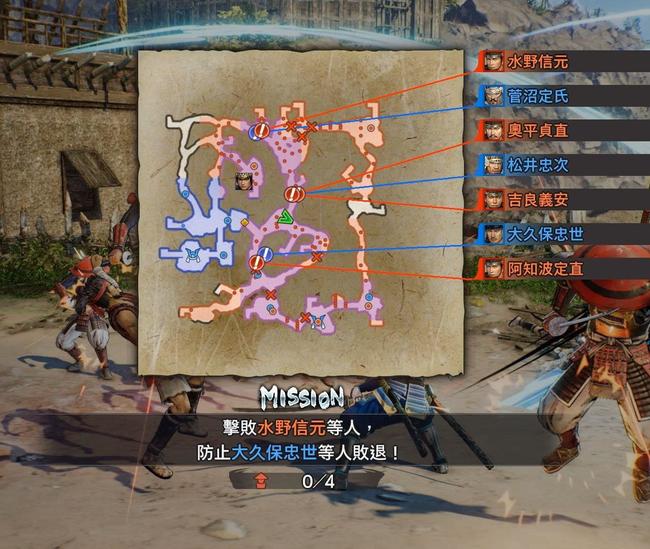Click the mission objective text panel
Viewport: 650px width, 549px height.
(x=298, y=440)
